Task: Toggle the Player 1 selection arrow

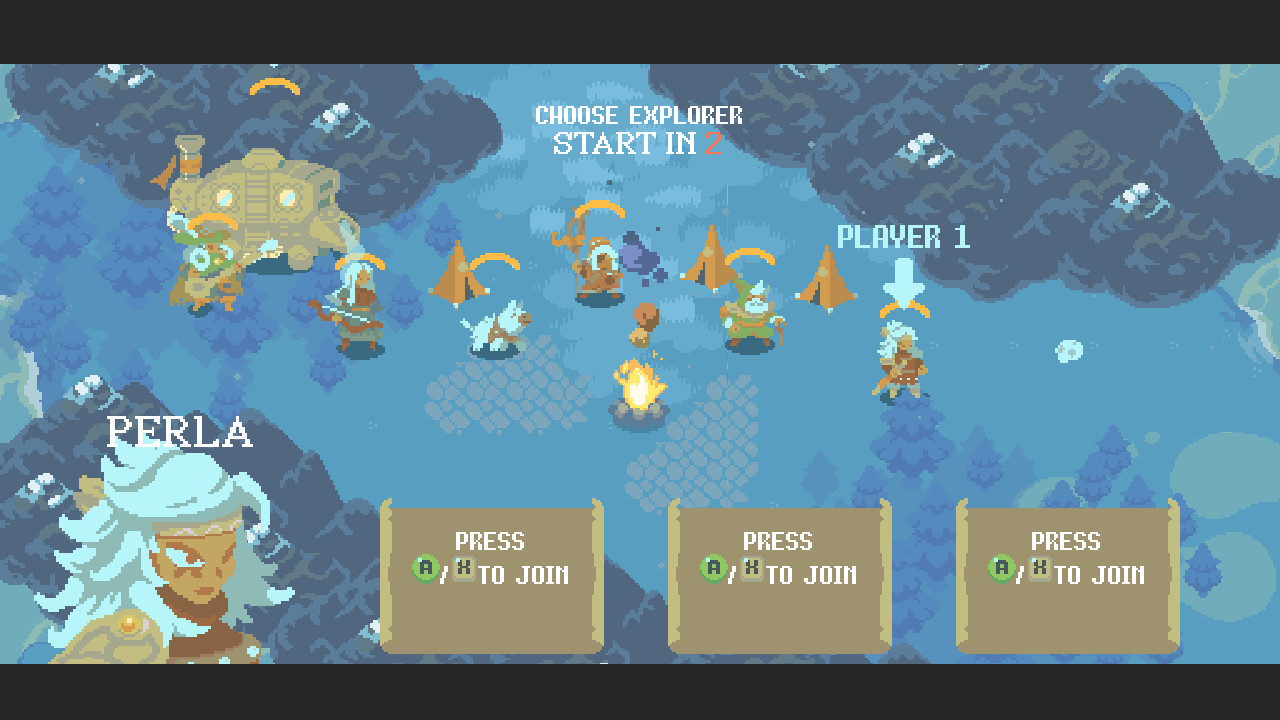Action: (x=903, y=277)
